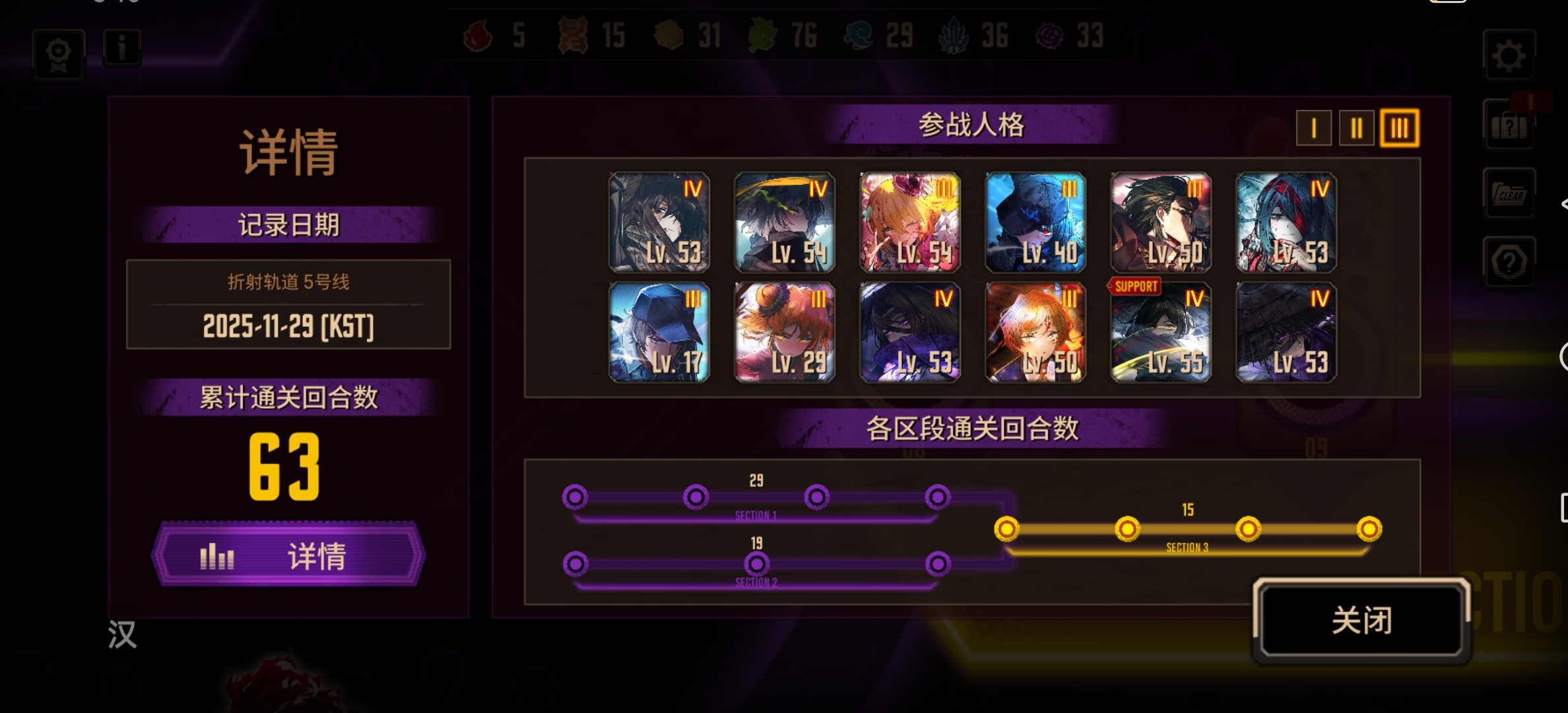Click the SUPPORT-tagged Lv. 55 character portrait
Image resolution: width=1568 pixels, height=713 pixels.
[1160, 331]
